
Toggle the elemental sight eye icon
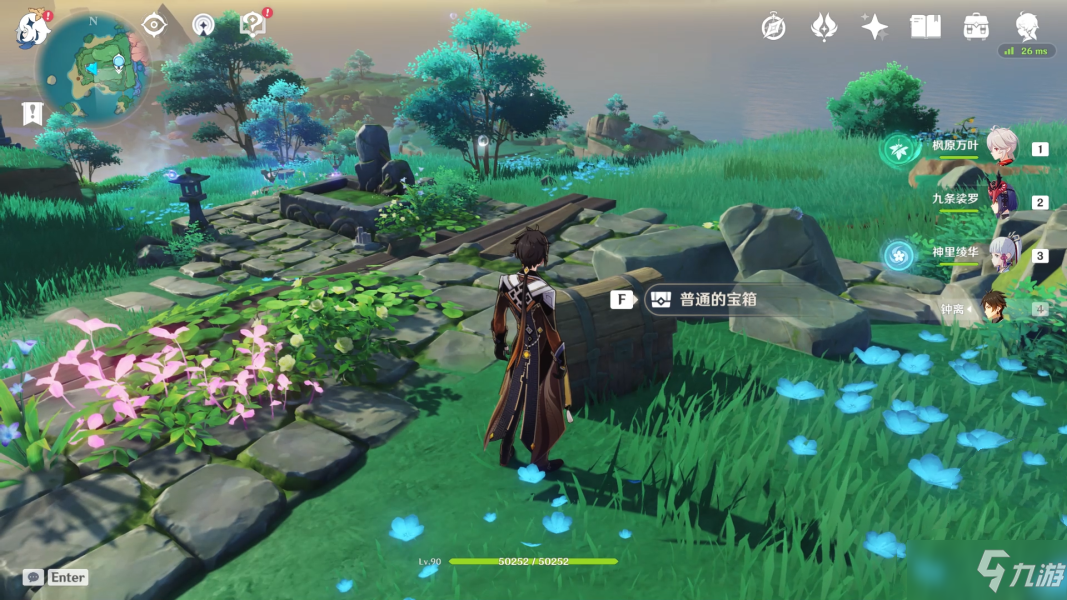click(153, 25)
